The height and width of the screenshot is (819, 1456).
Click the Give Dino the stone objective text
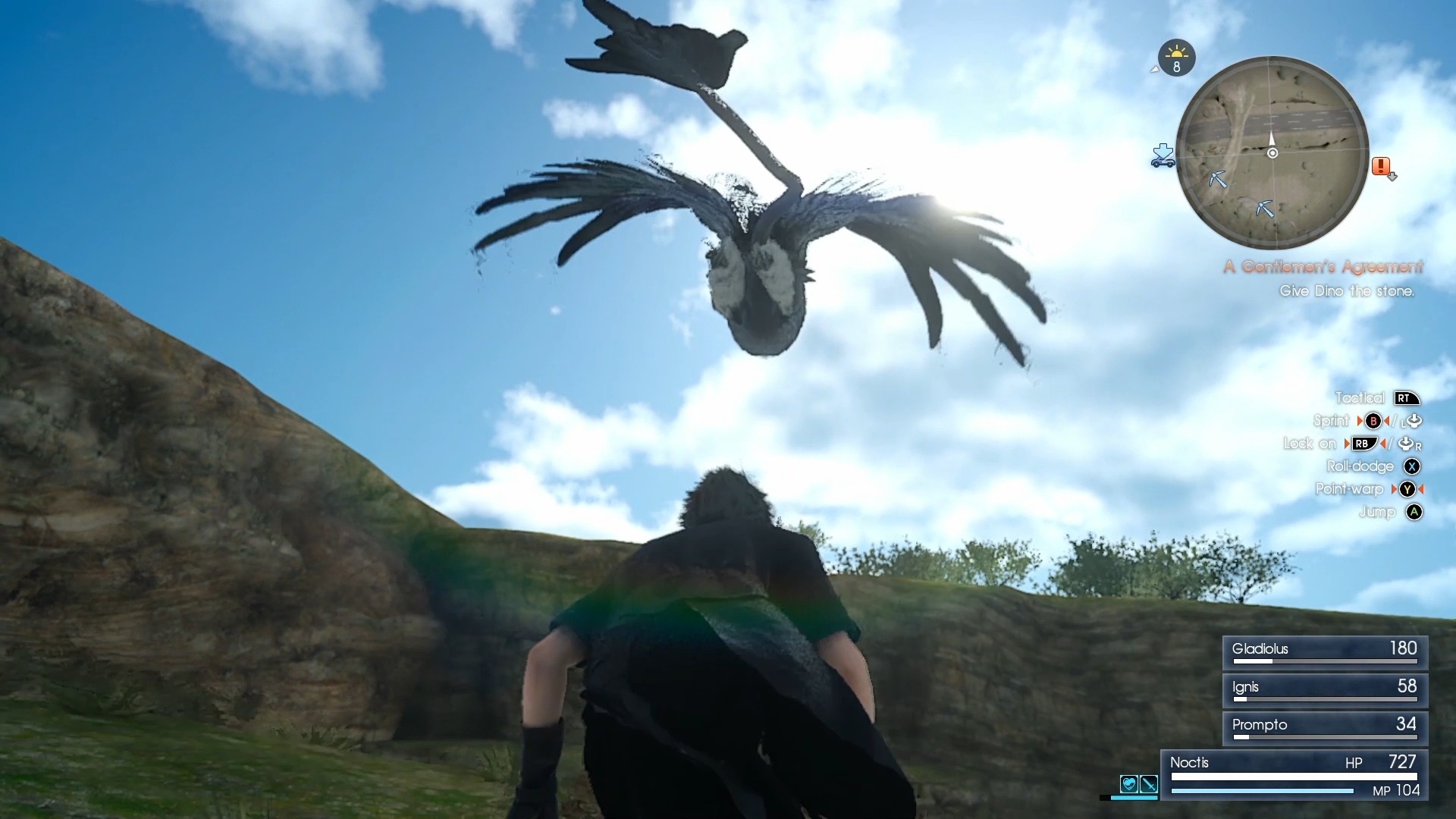click(x=1348, y=290)
